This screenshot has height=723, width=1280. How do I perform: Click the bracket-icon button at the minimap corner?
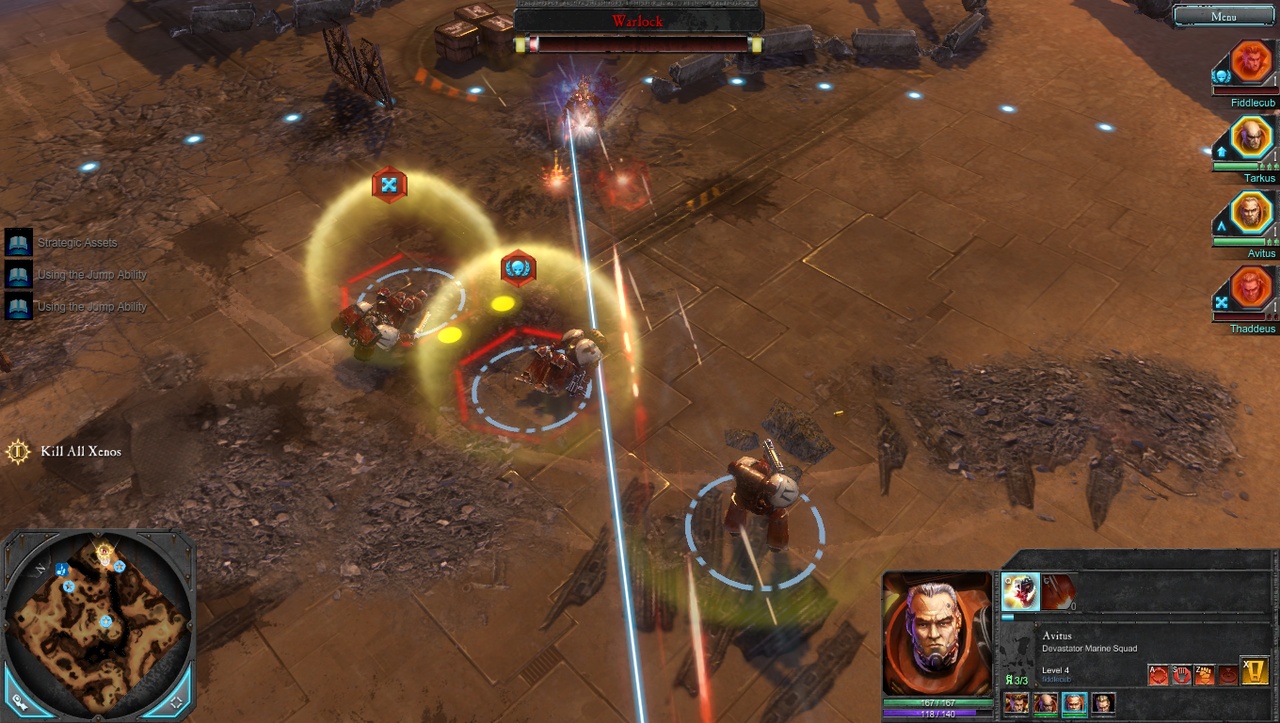point(177,703)
